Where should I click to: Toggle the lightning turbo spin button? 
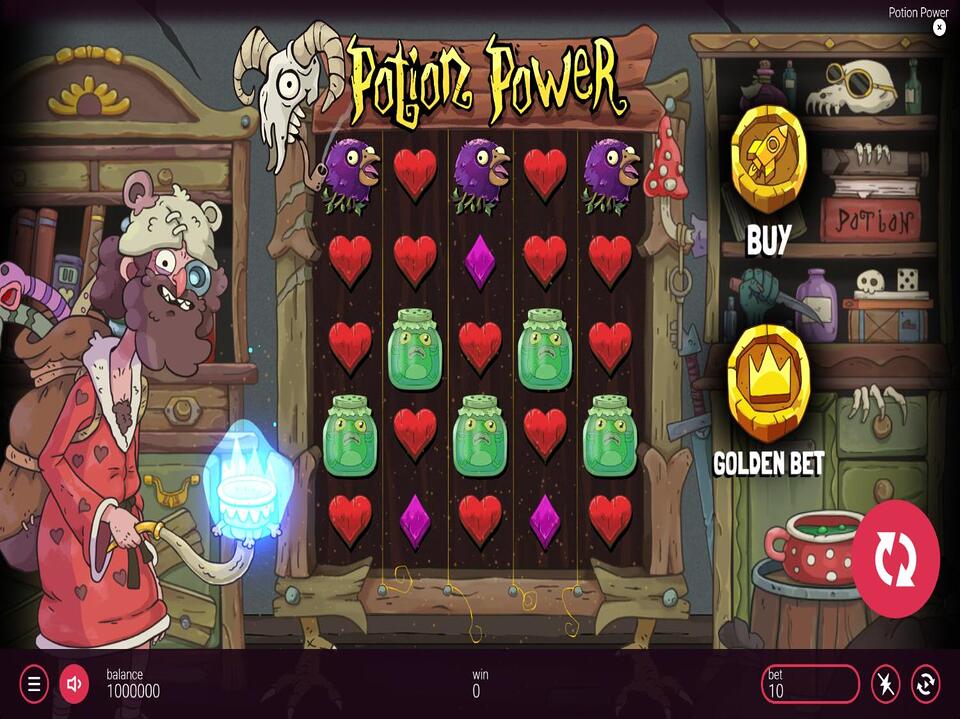[885, 684]
